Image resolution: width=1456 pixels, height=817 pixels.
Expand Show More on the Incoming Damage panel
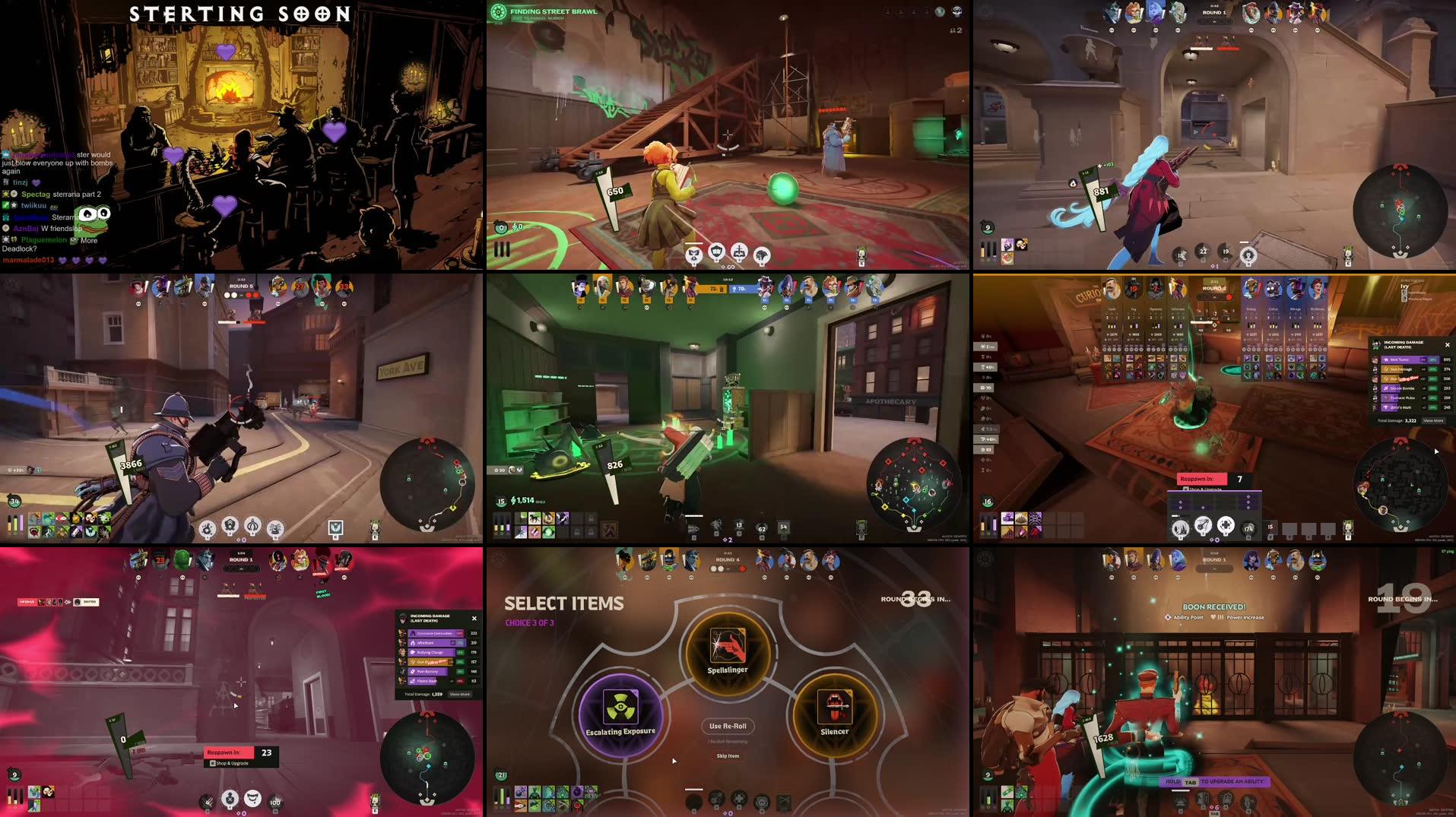pos(460,694)
